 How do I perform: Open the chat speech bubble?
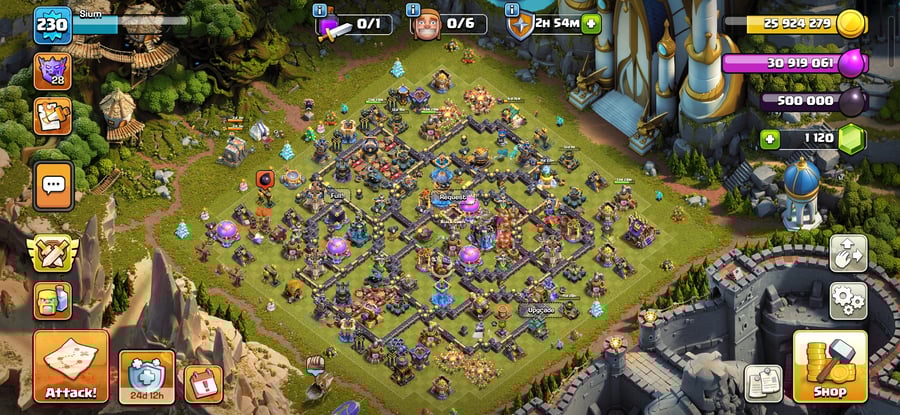(53, 185)
